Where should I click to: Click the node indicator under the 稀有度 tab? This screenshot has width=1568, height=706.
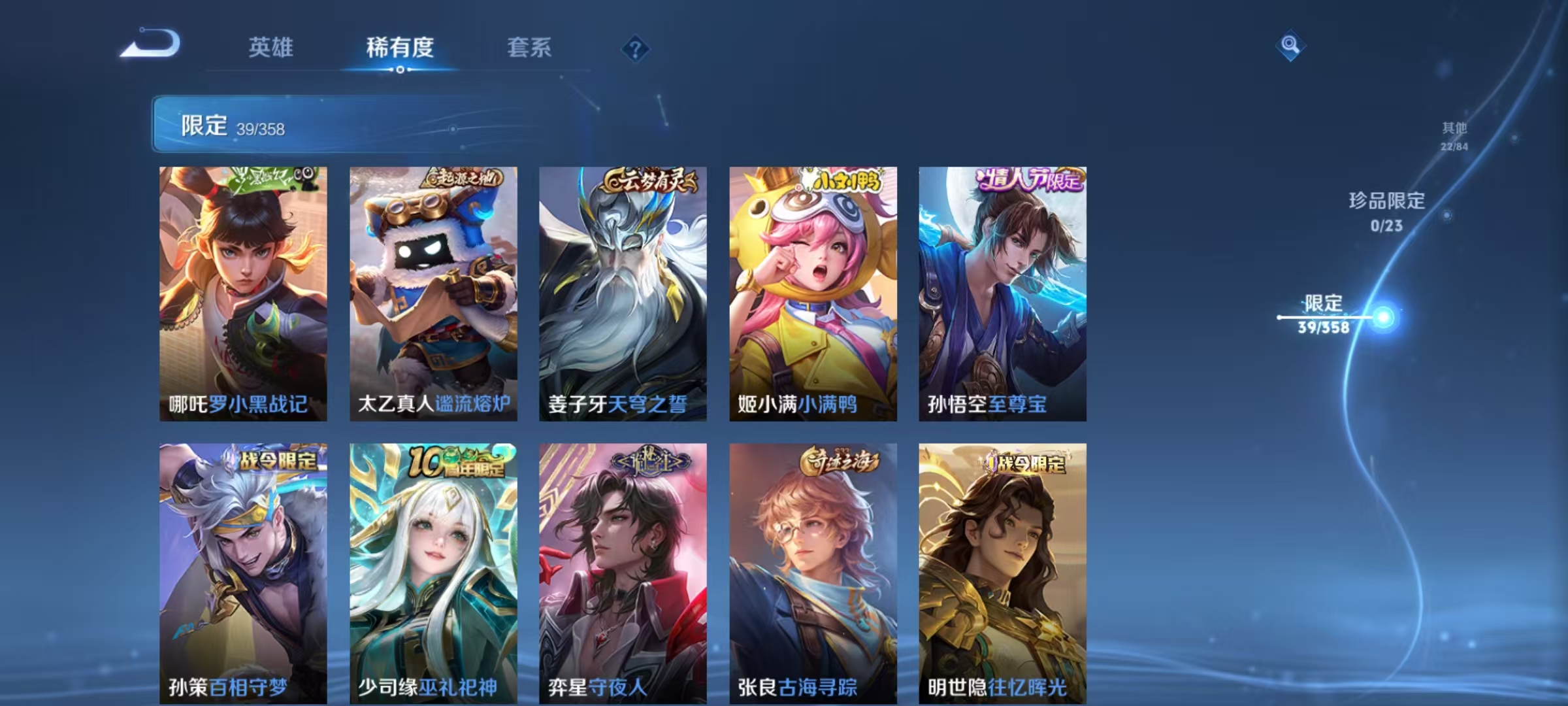point(401,71)
